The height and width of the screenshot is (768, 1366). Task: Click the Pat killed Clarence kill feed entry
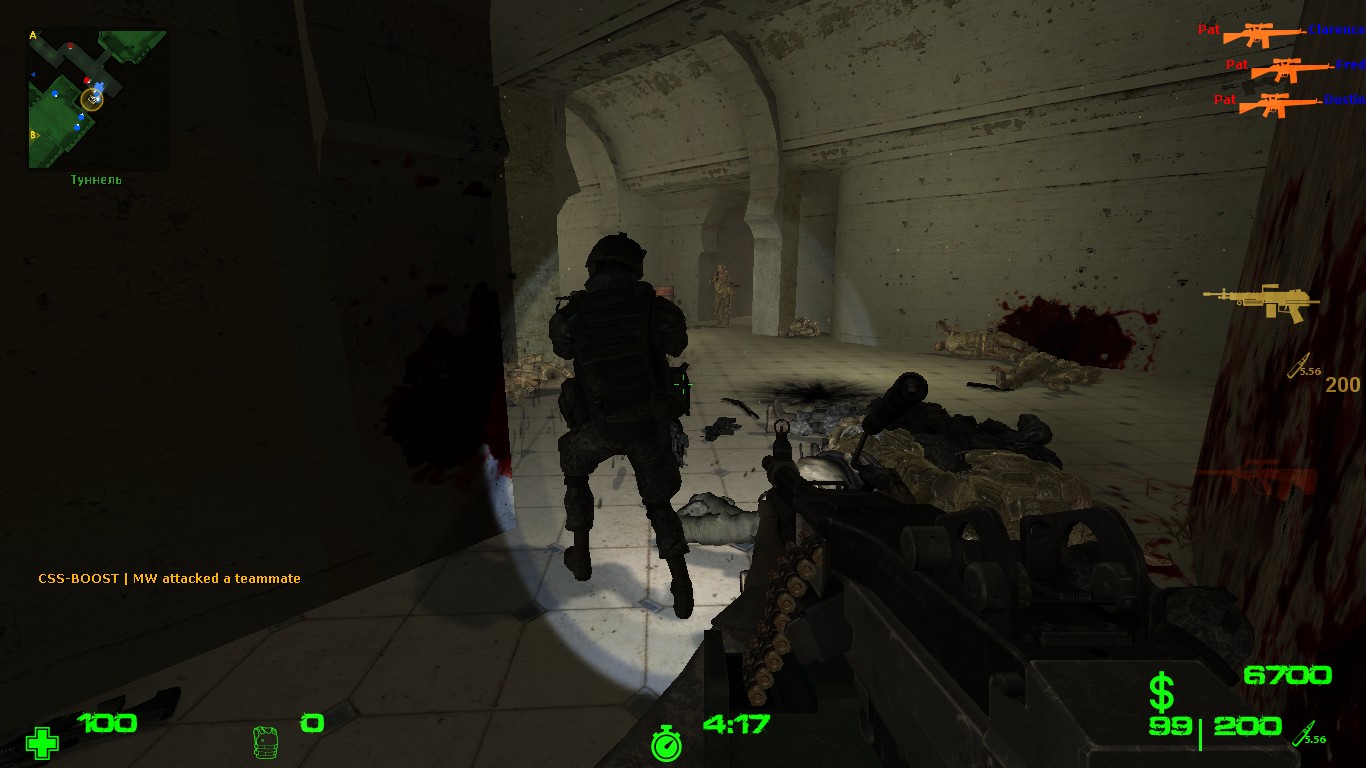coord(1281,33)
